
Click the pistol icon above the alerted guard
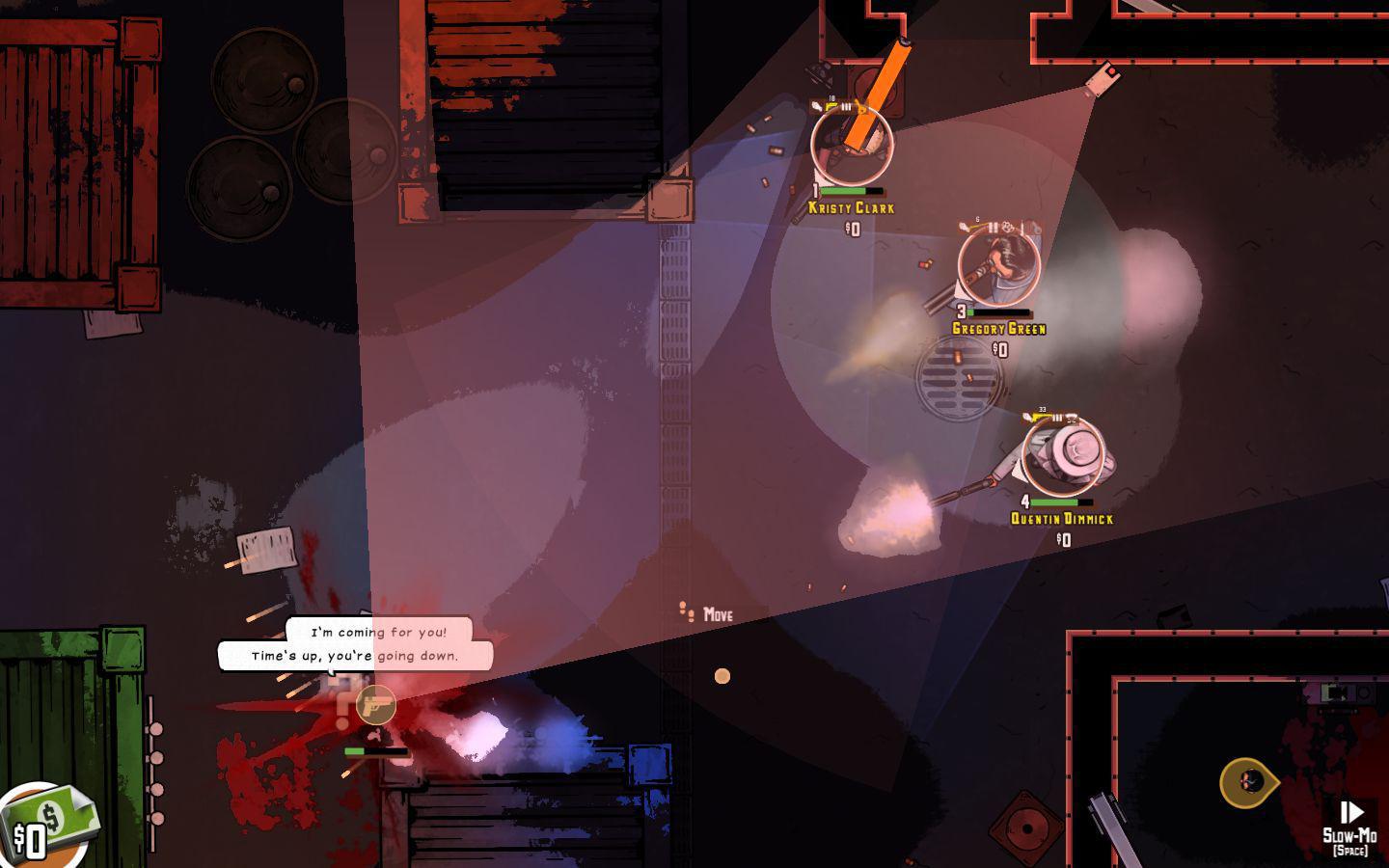pos(374,705)
